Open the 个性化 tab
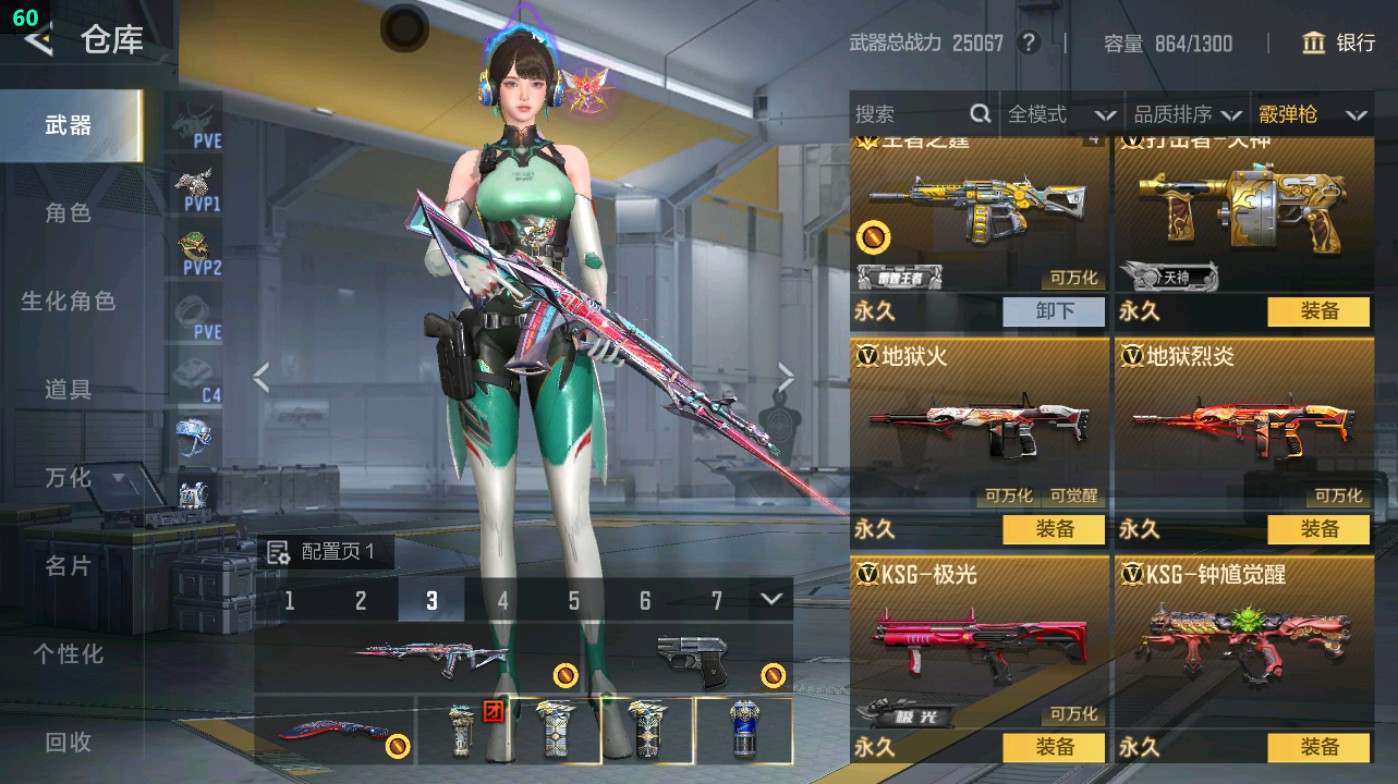The height and width of the screenshot is (784, 1398). [68, 654]
